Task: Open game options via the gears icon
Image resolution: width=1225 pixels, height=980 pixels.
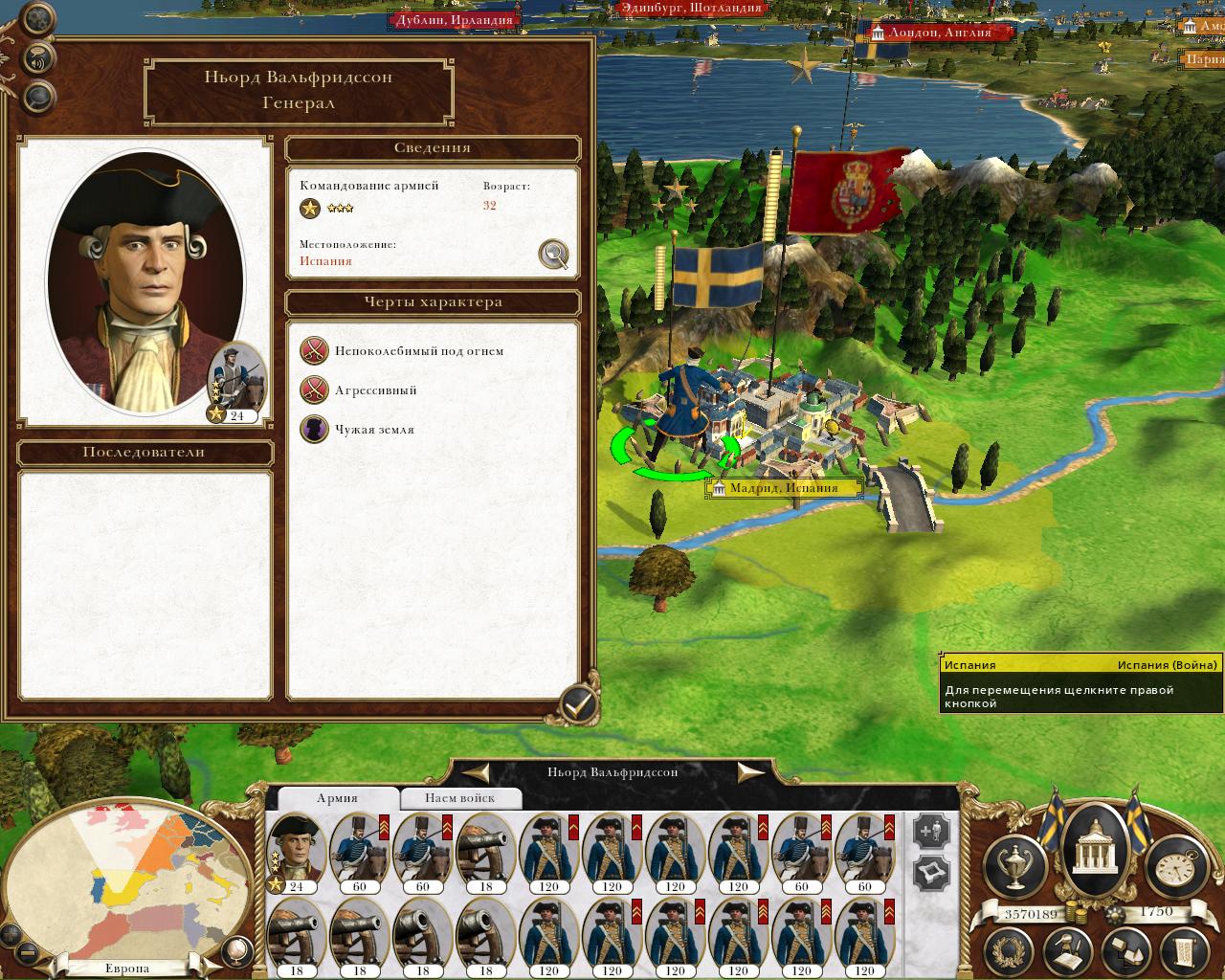Action: (38, 18)
